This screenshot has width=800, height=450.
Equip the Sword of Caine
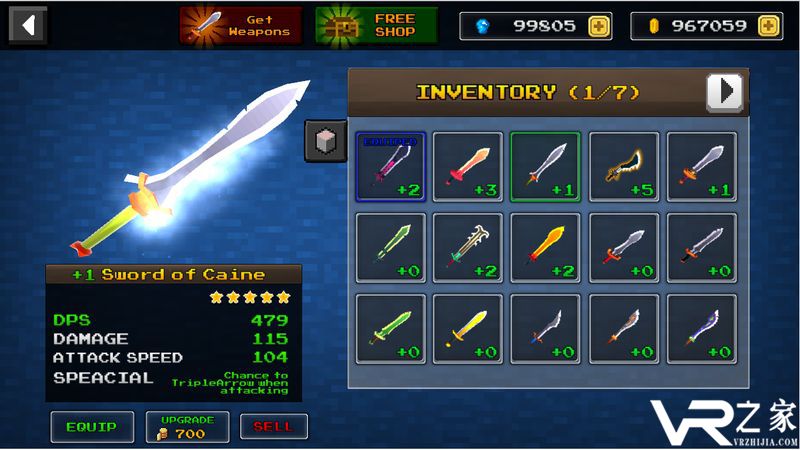click(91, 427)
